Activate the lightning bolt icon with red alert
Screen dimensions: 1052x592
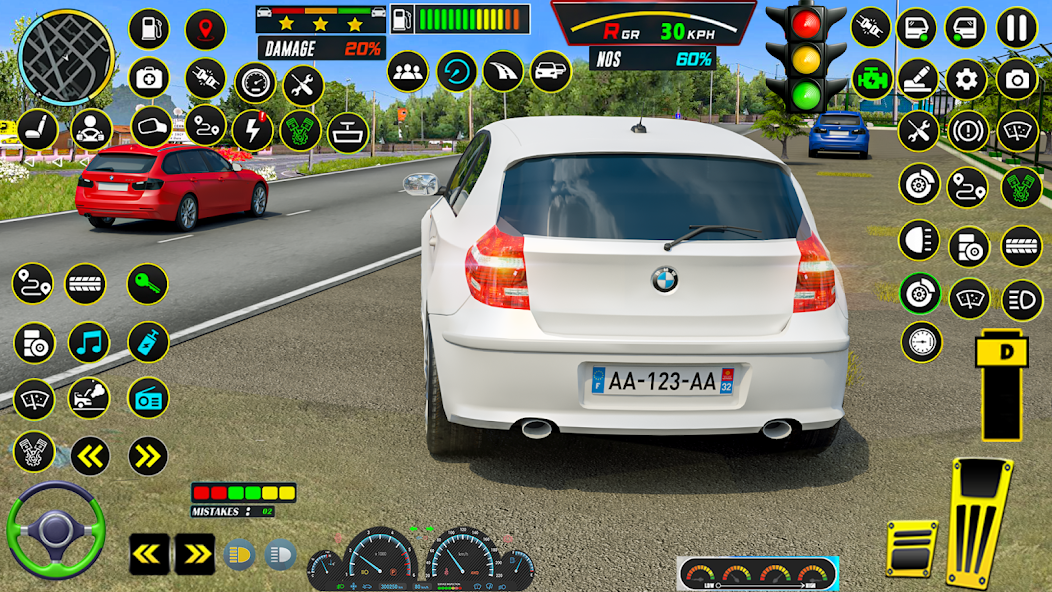click(x=252, y=131)
